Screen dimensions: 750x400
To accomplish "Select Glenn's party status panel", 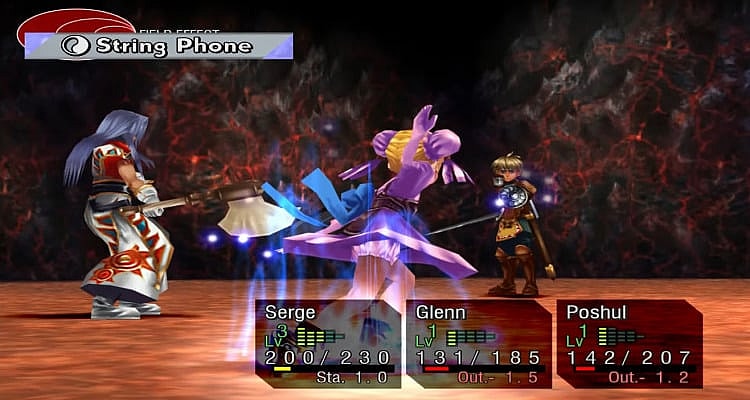I will 478,343.
